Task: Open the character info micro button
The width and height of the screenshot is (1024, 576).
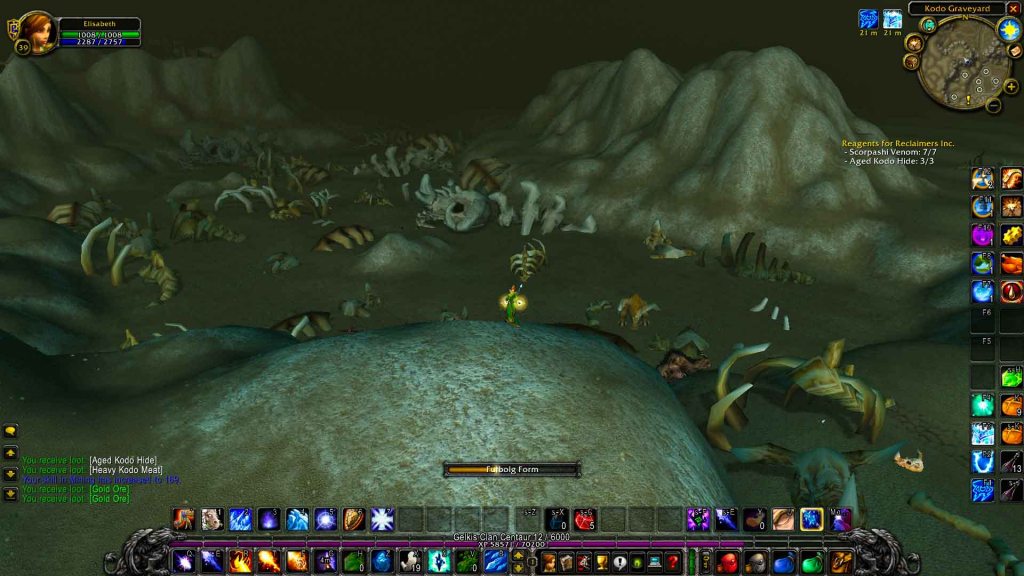Action: coord(549,562)
